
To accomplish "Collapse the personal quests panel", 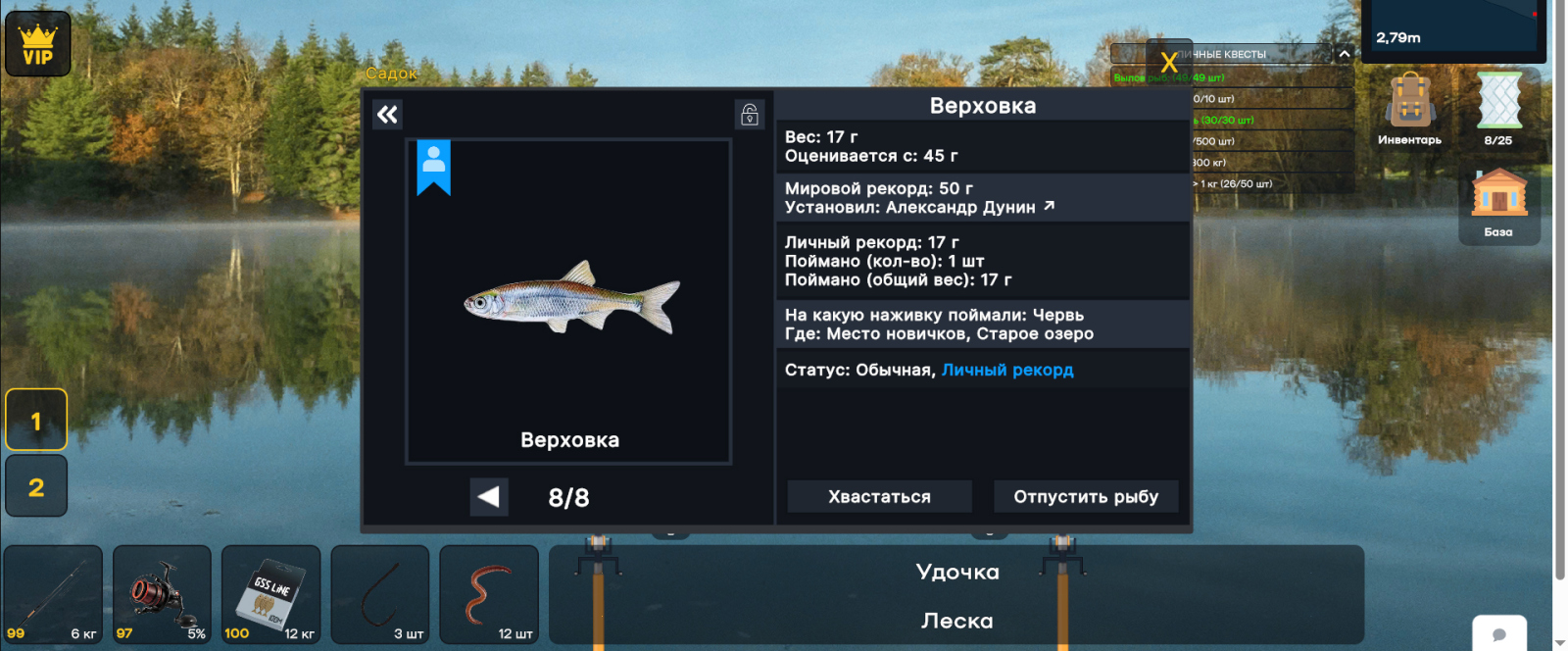I will click(x=1345, y=54).
